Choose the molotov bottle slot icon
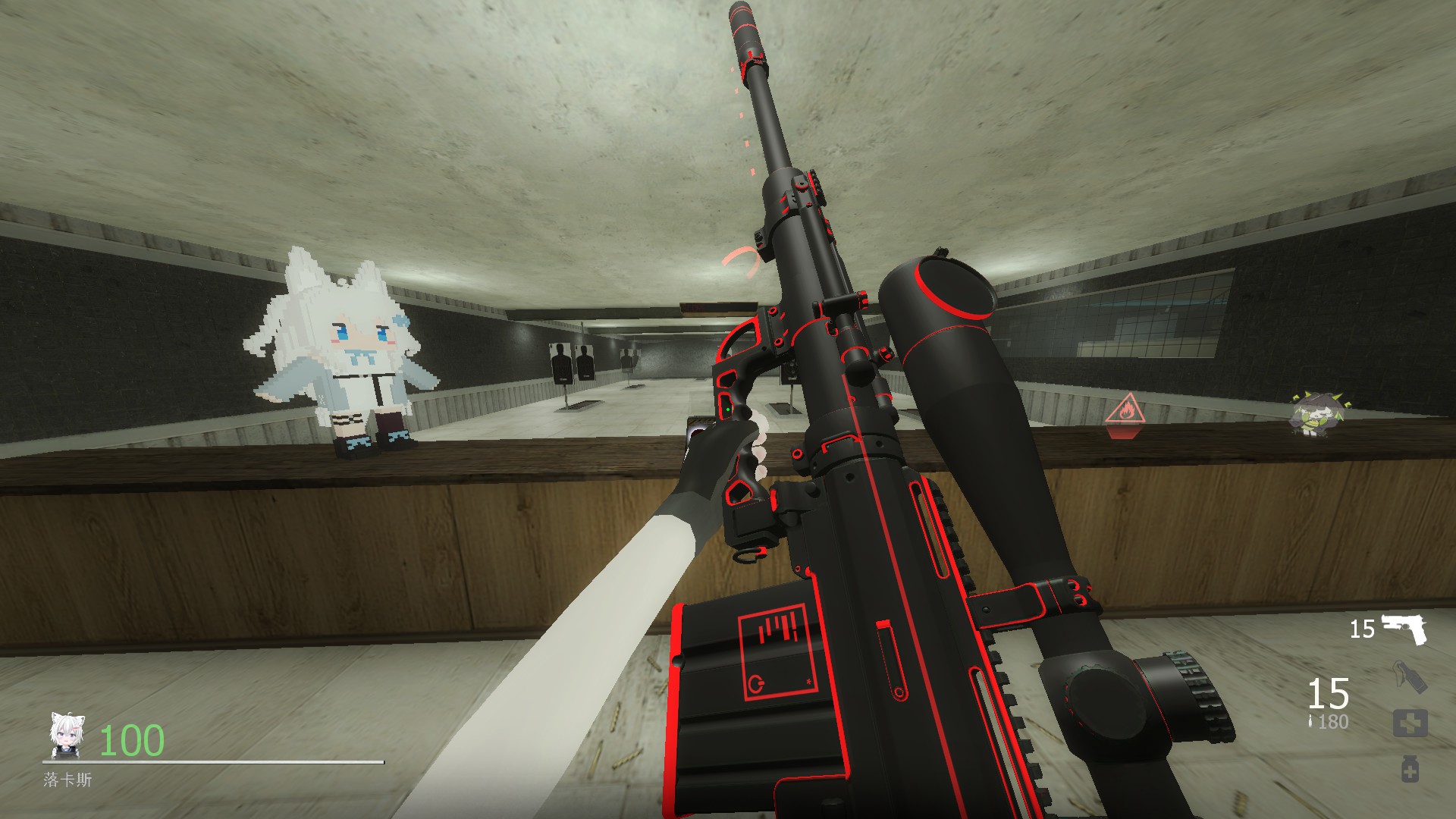1456x819 pixels. click(x=1410, y=677)
